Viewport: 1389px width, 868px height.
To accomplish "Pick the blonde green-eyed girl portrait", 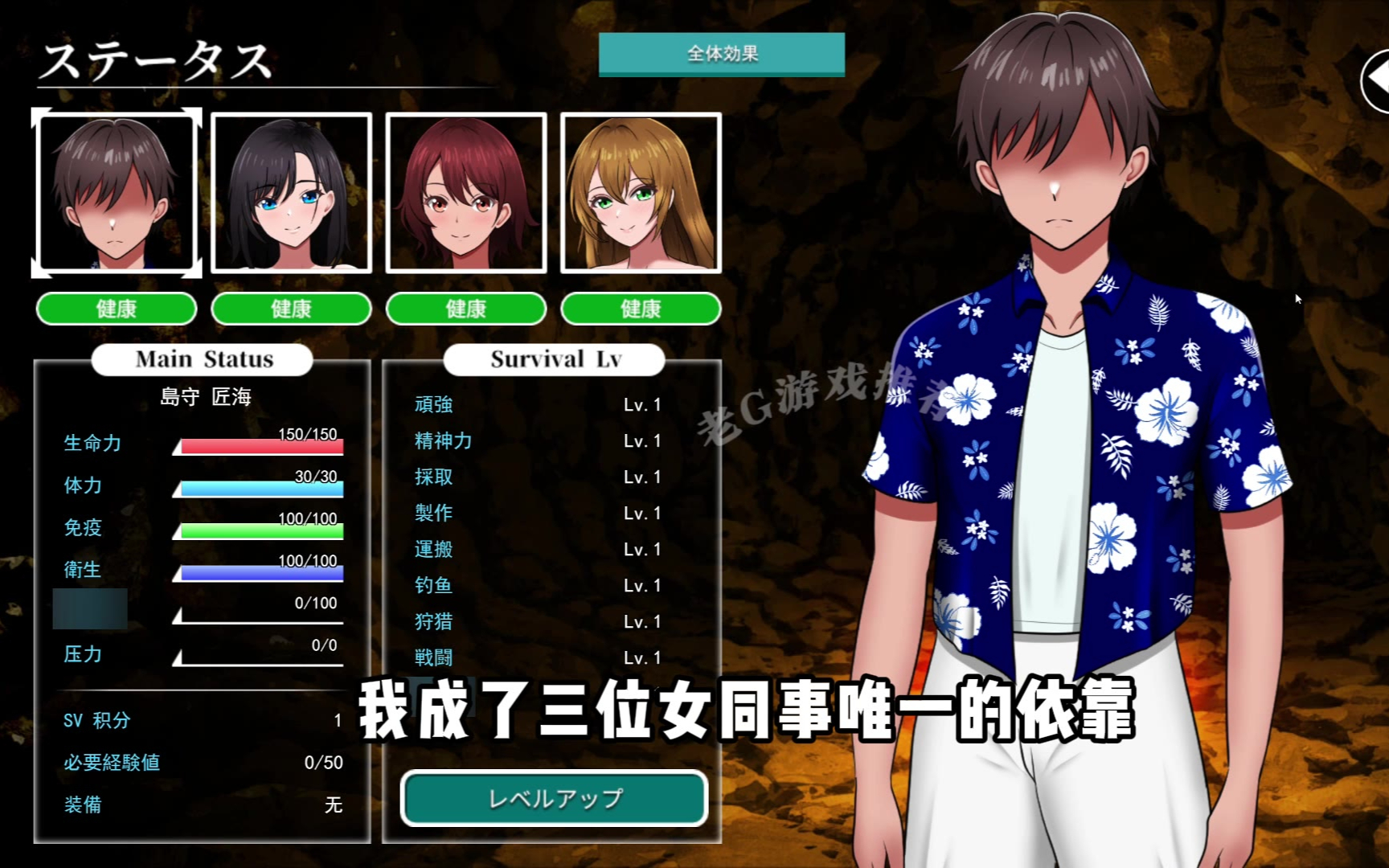I will 641,193.
